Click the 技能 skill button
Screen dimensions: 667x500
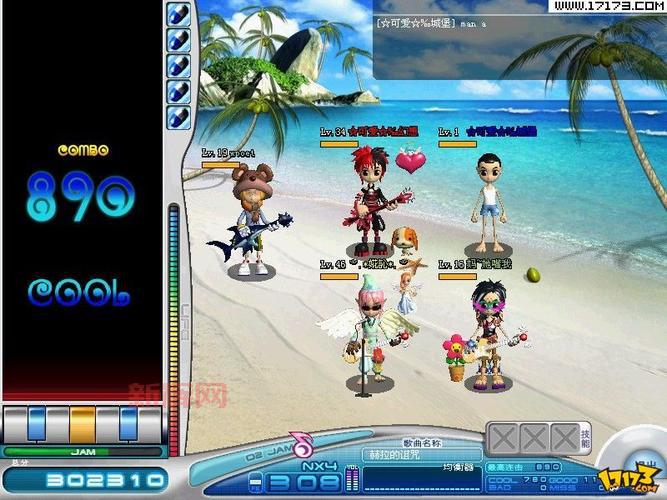tap(586, 438)
